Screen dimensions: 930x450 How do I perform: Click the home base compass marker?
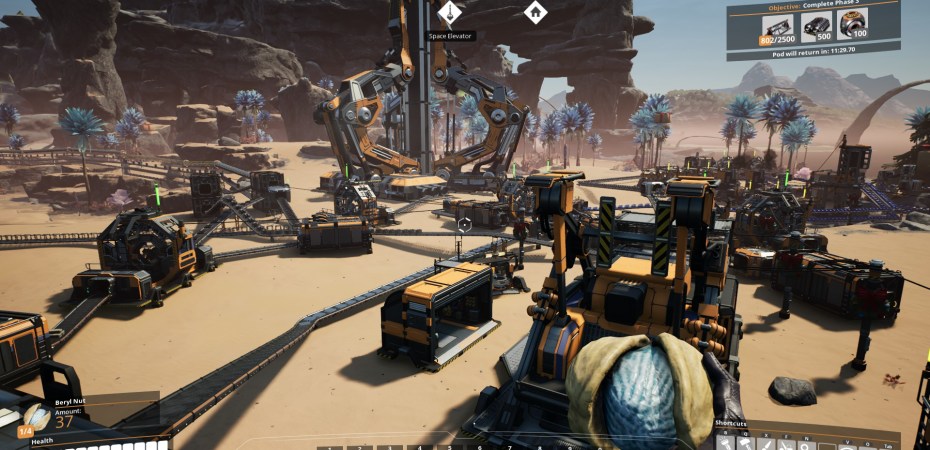coord(536,13)
